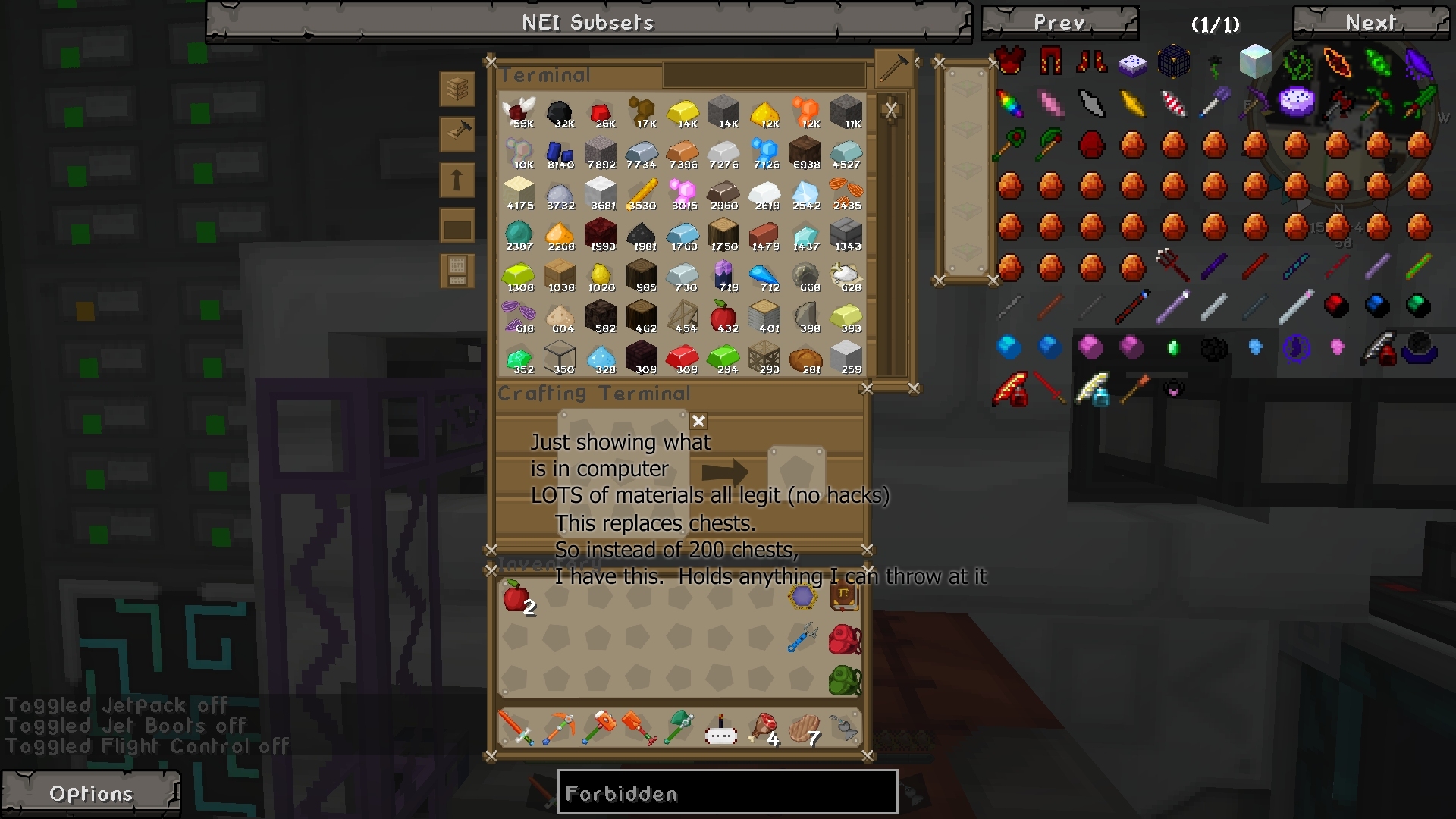Select the red backpack slot
This screenshot has height=819, width=1456.
[x=844, y=639]
